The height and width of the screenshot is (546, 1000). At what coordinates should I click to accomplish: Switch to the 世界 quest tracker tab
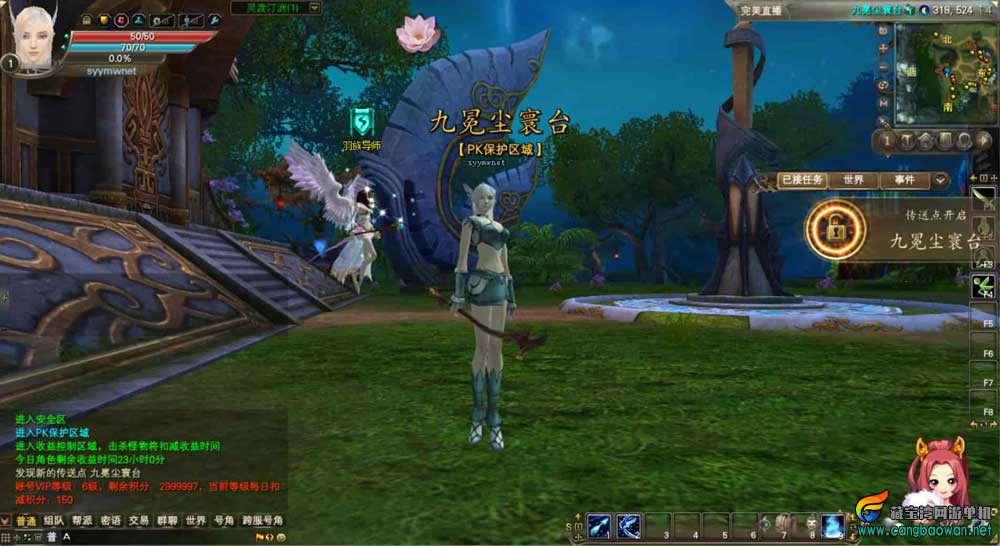[x=853, y=180]
